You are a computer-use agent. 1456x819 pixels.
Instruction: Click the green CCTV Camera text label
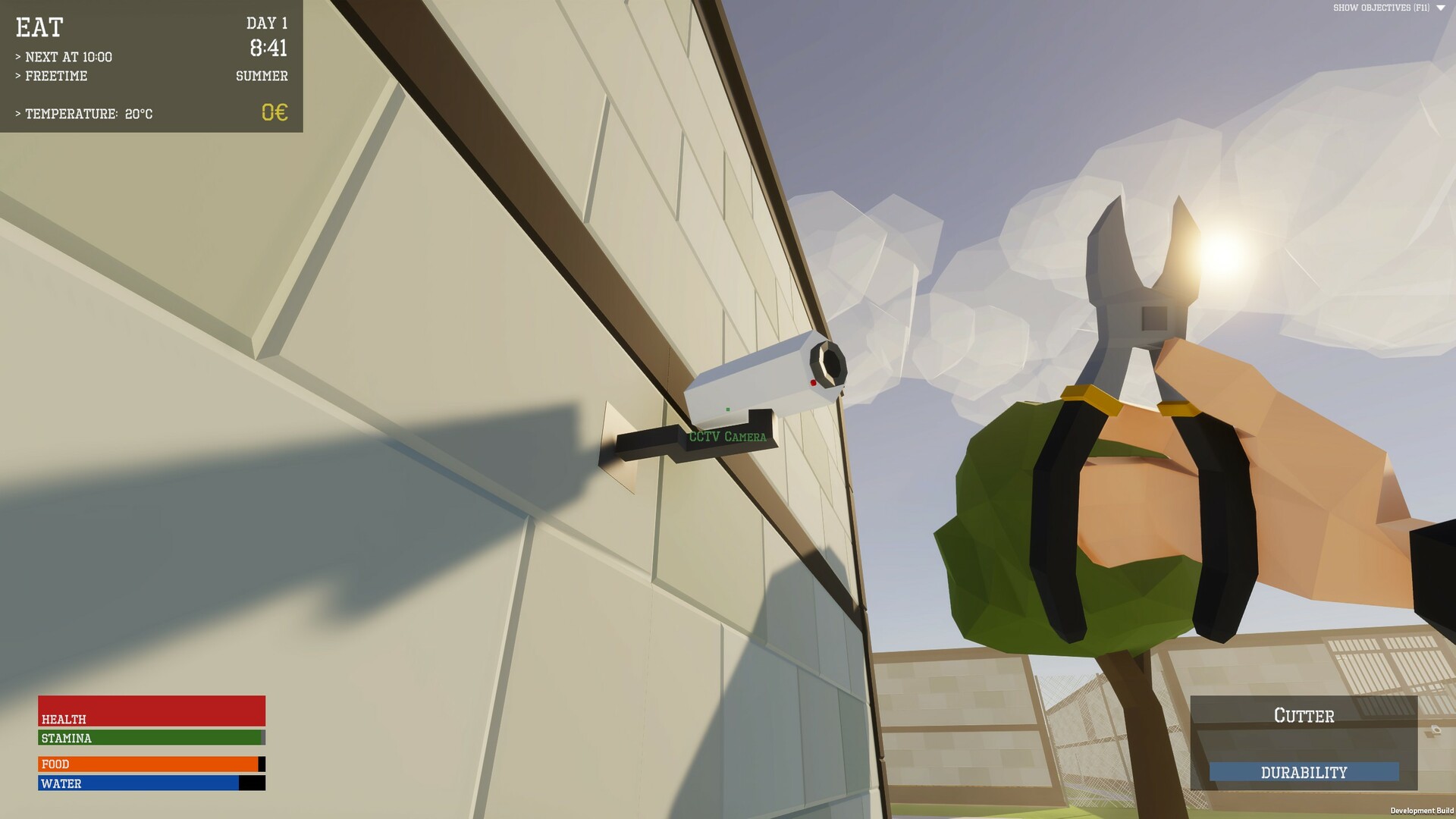tap(726, 437)
